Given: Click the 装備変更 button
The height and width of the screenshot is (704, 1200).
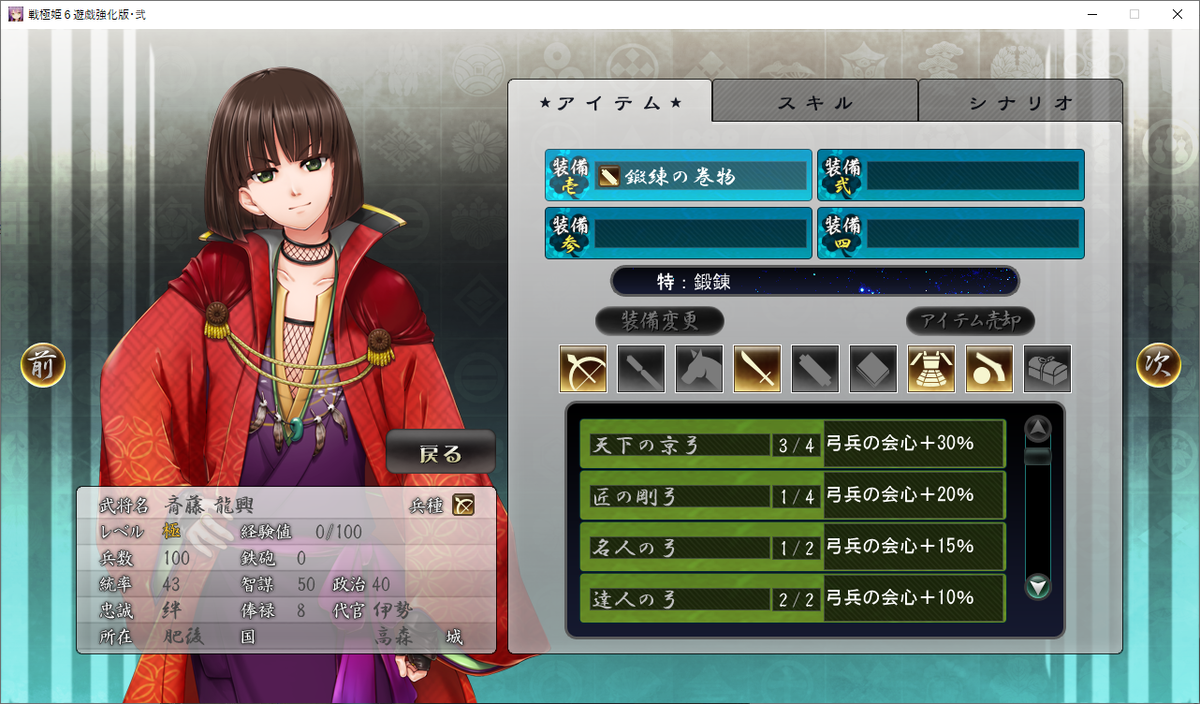Looking at the screenshot, I should (659, 321).
